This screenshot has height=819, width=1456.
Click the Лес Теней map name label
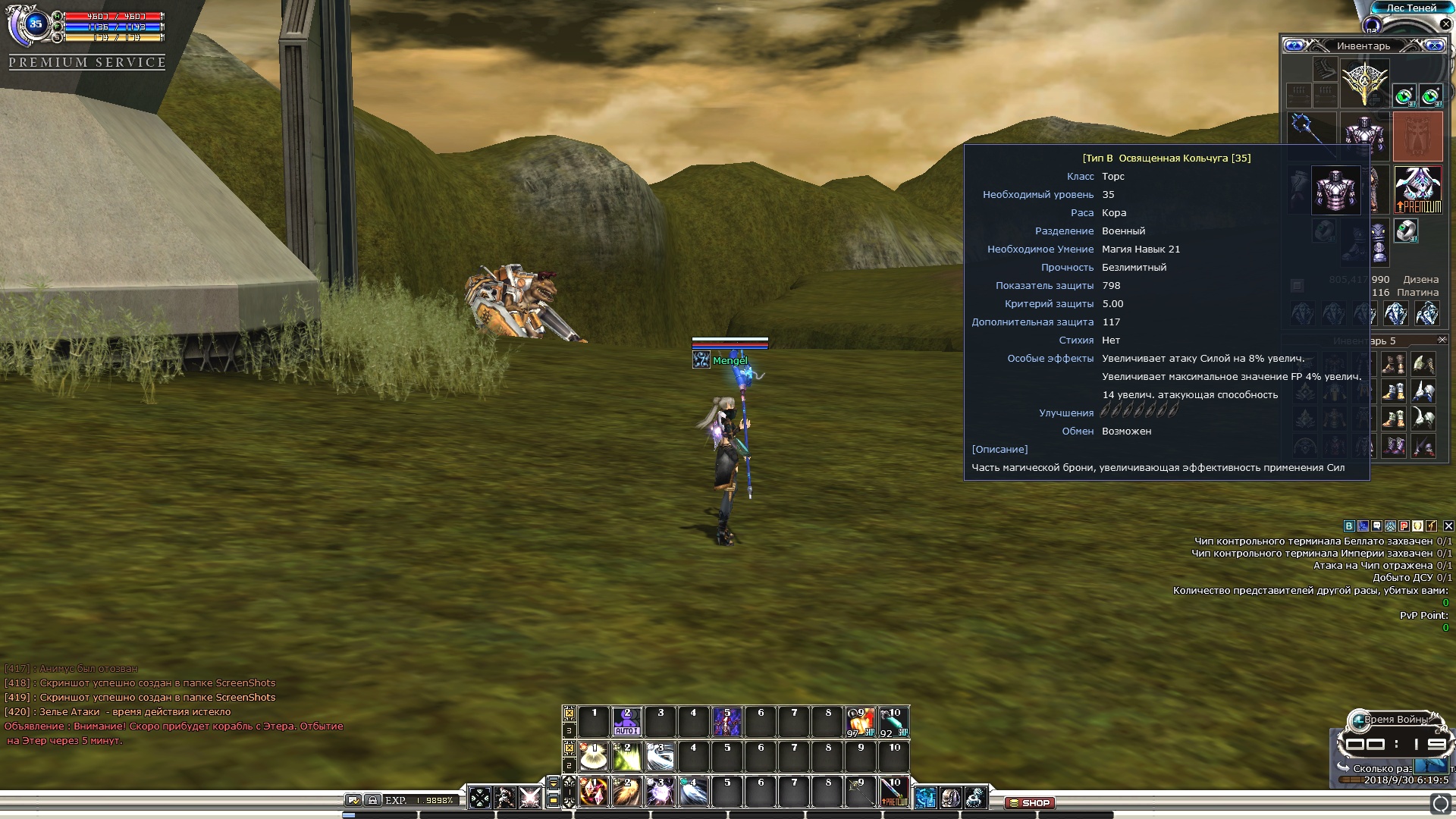click(x=1411, y=8)
